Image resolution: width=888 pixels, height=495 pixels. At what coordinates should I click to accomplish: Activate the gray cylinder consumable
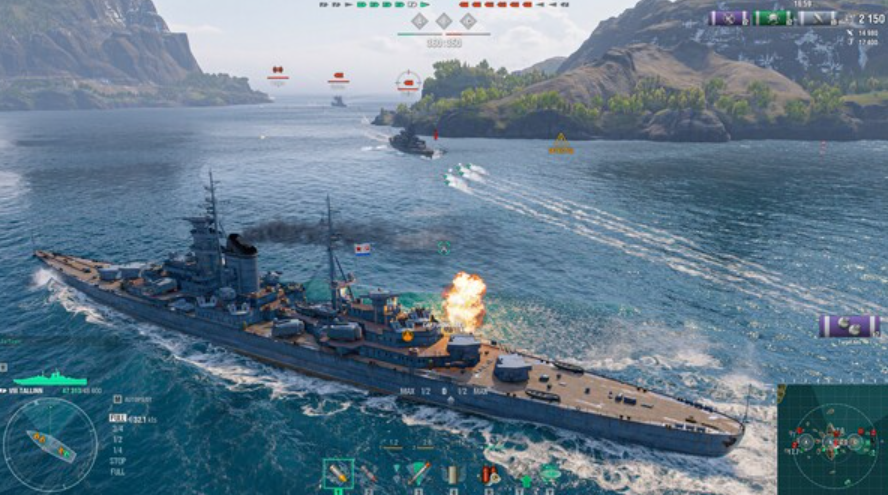tap(452, 474)
